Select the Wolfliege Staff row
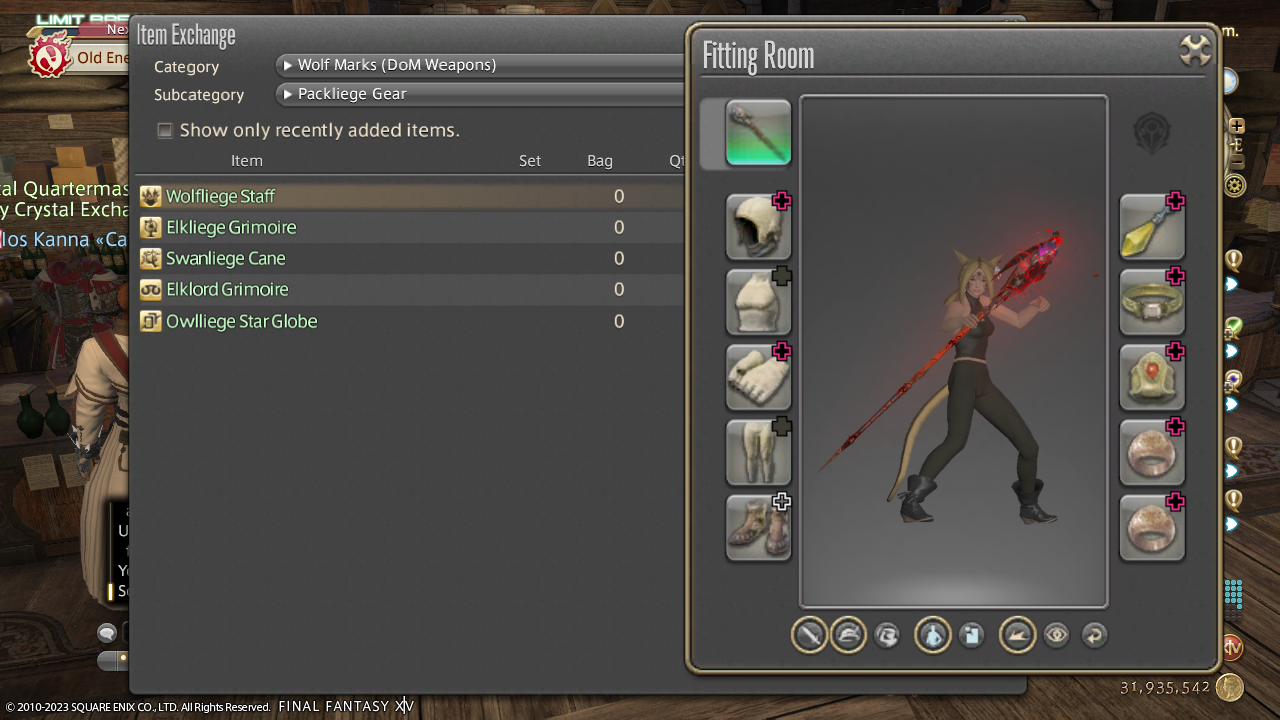This screenshot has width=1280, height=720. 220,196
